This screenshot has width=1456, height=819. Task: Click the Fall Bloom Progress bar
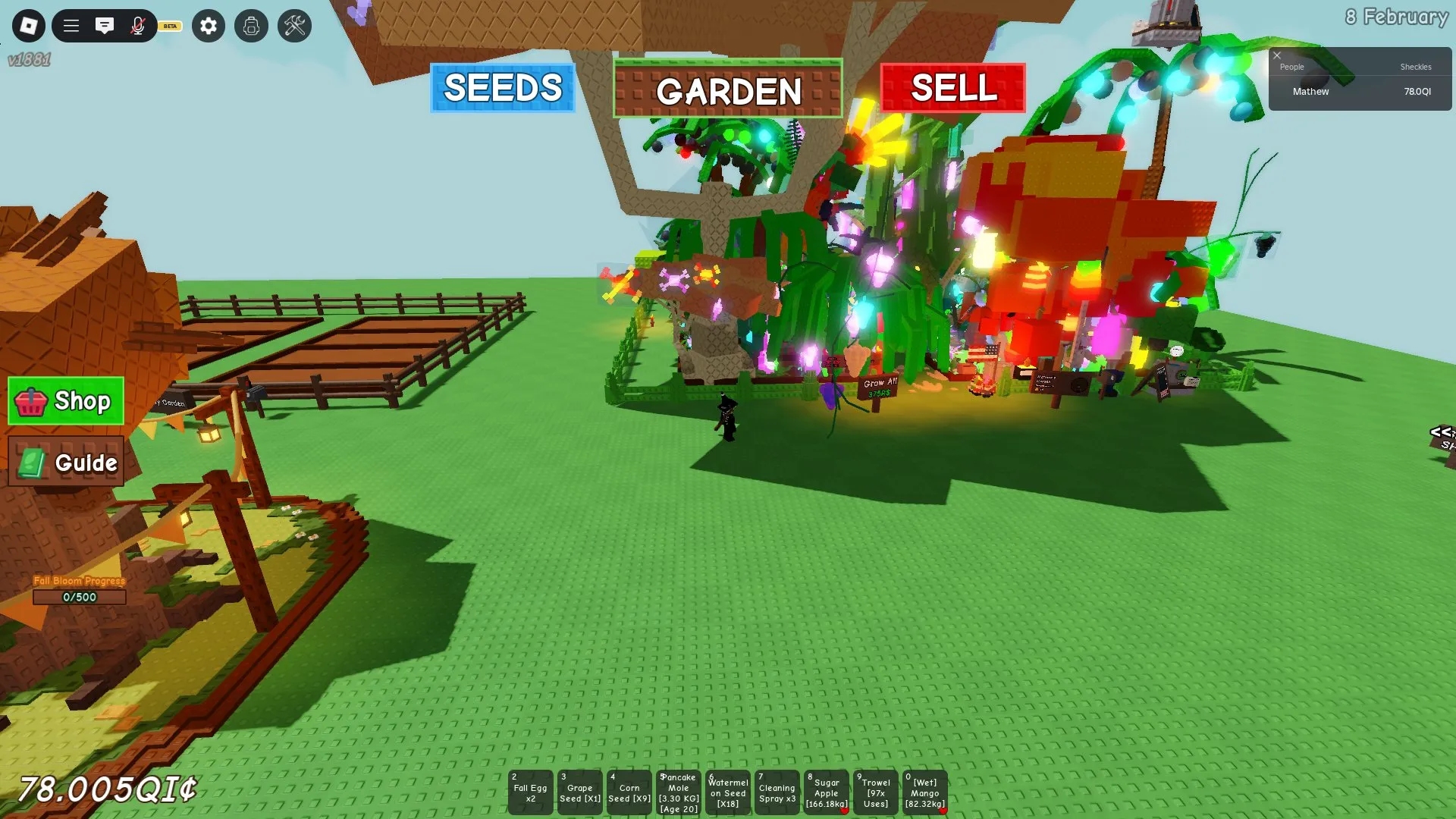pos(79,597)
